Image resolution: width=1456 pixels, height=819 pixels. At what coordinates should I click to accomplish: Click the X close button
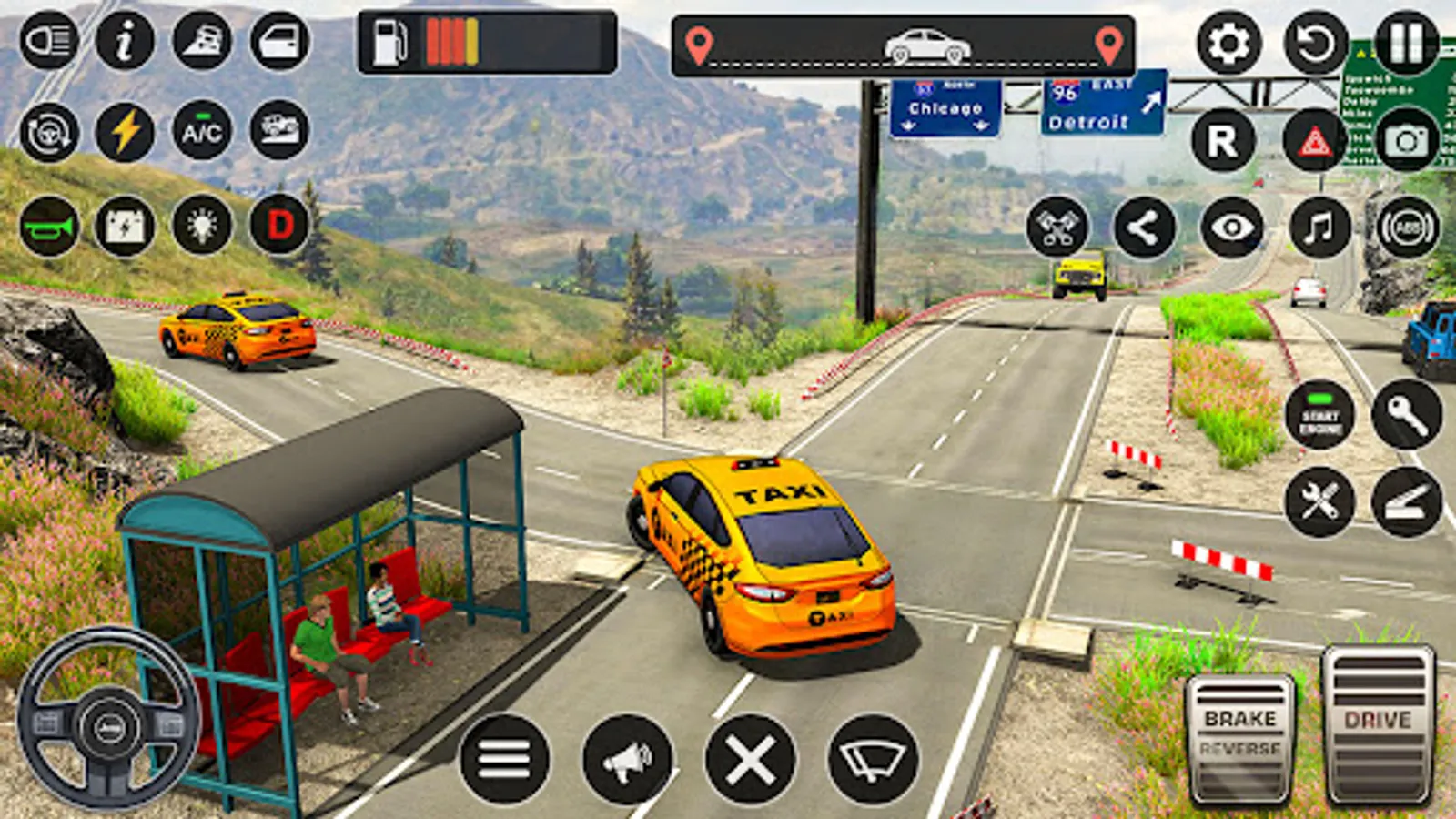tap(750, 759)
